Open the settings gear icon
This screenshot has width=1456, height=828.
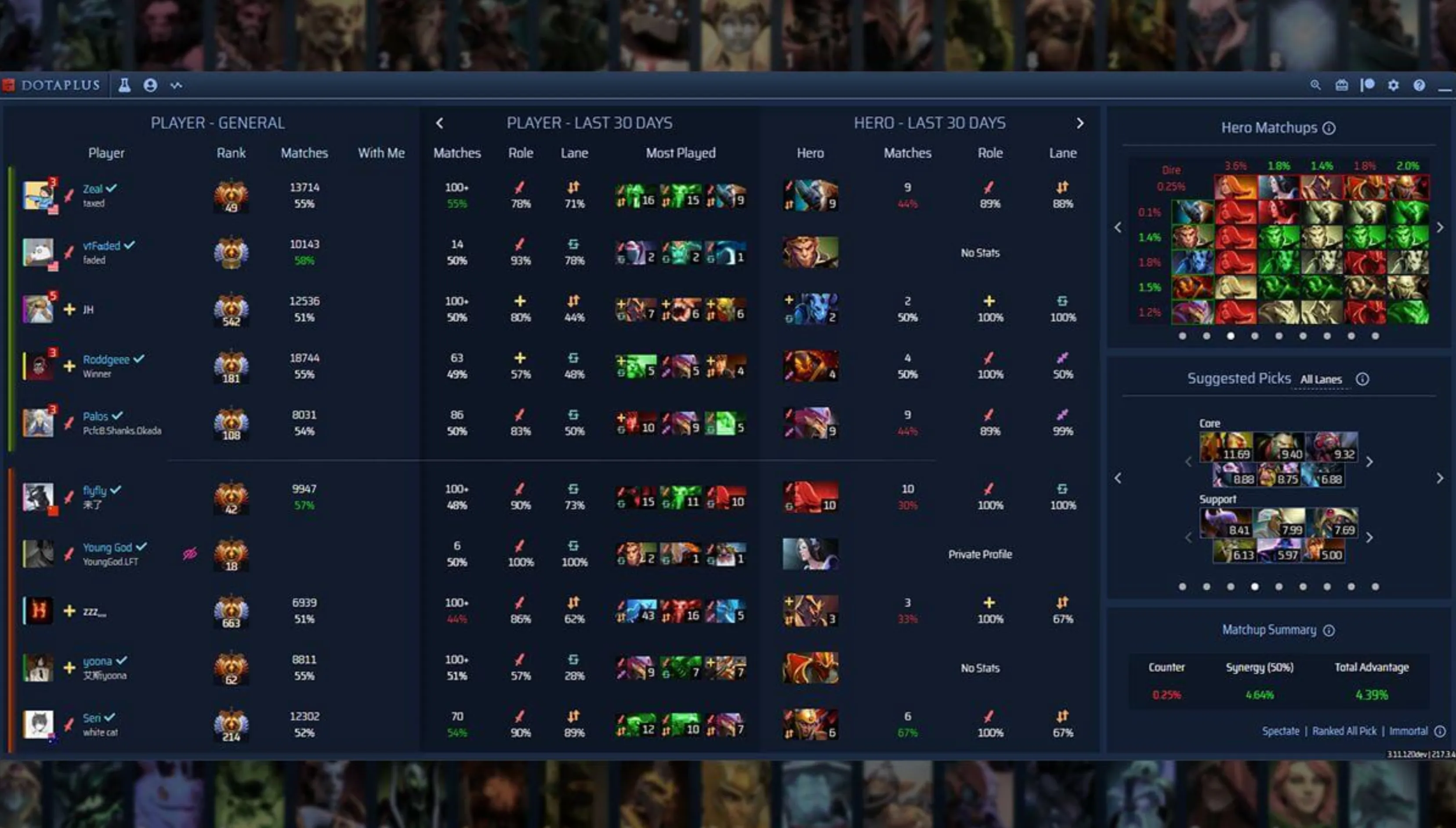click(1394, 85)
